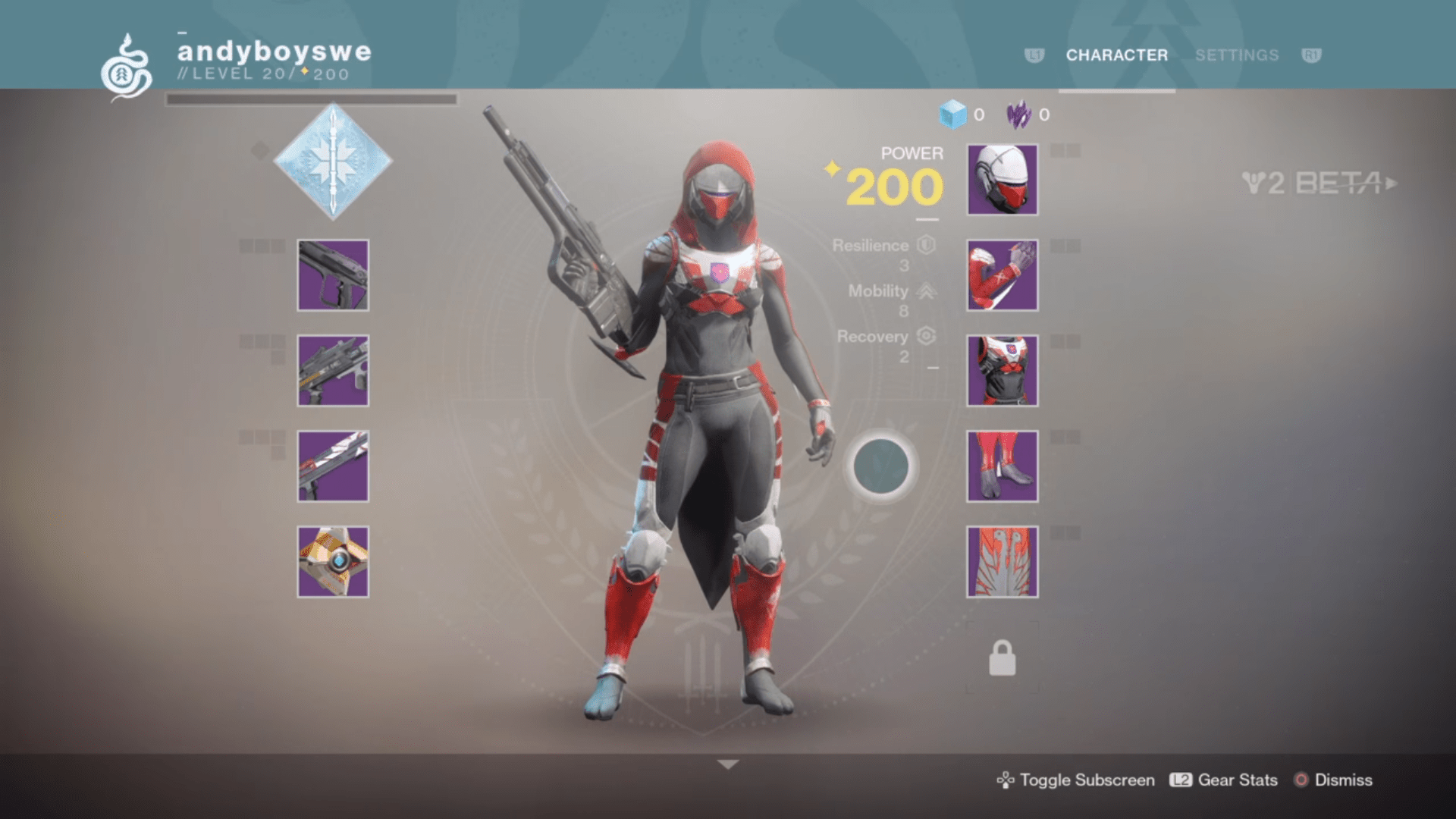Open the gauntlets armor slot

coord(1001,275)
